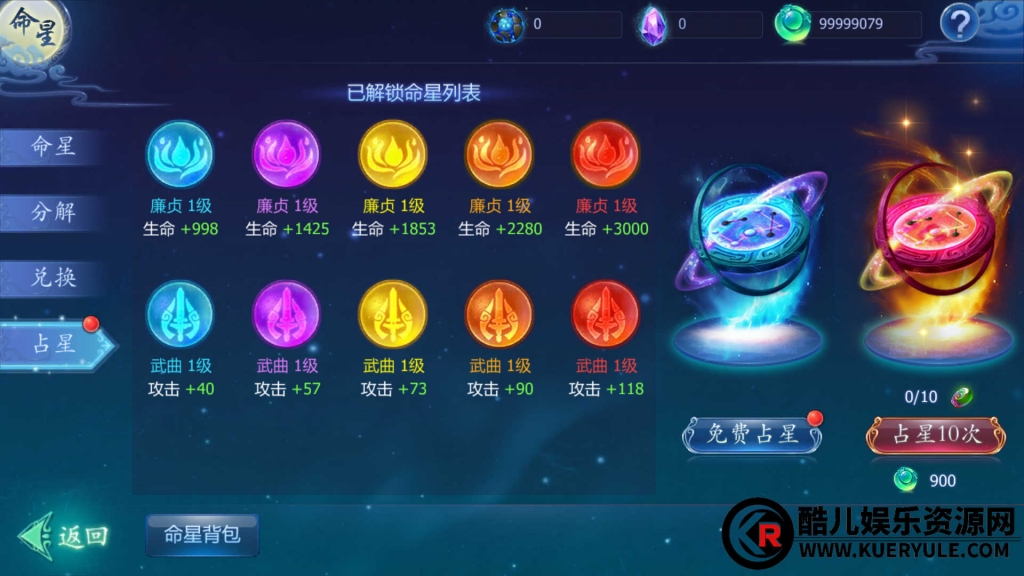The image size is (1024, 576).
Task: Open the question mark help button
Action: 959,22
